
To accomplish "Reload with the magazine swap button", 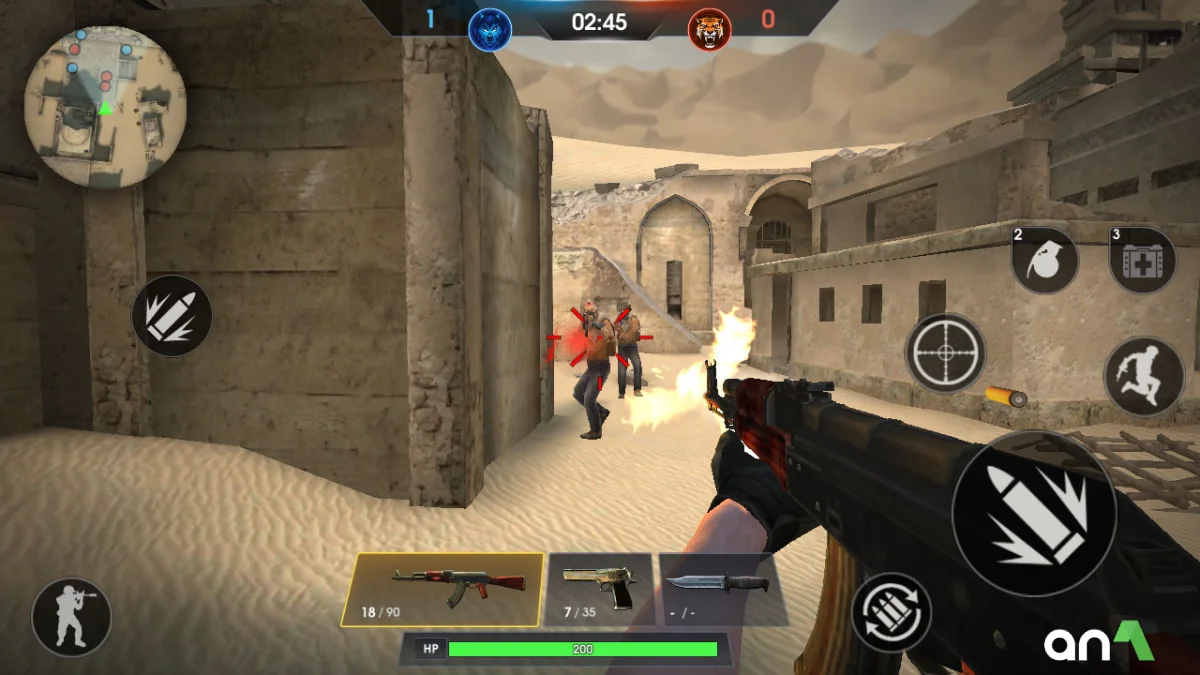I will pos(891,612).
